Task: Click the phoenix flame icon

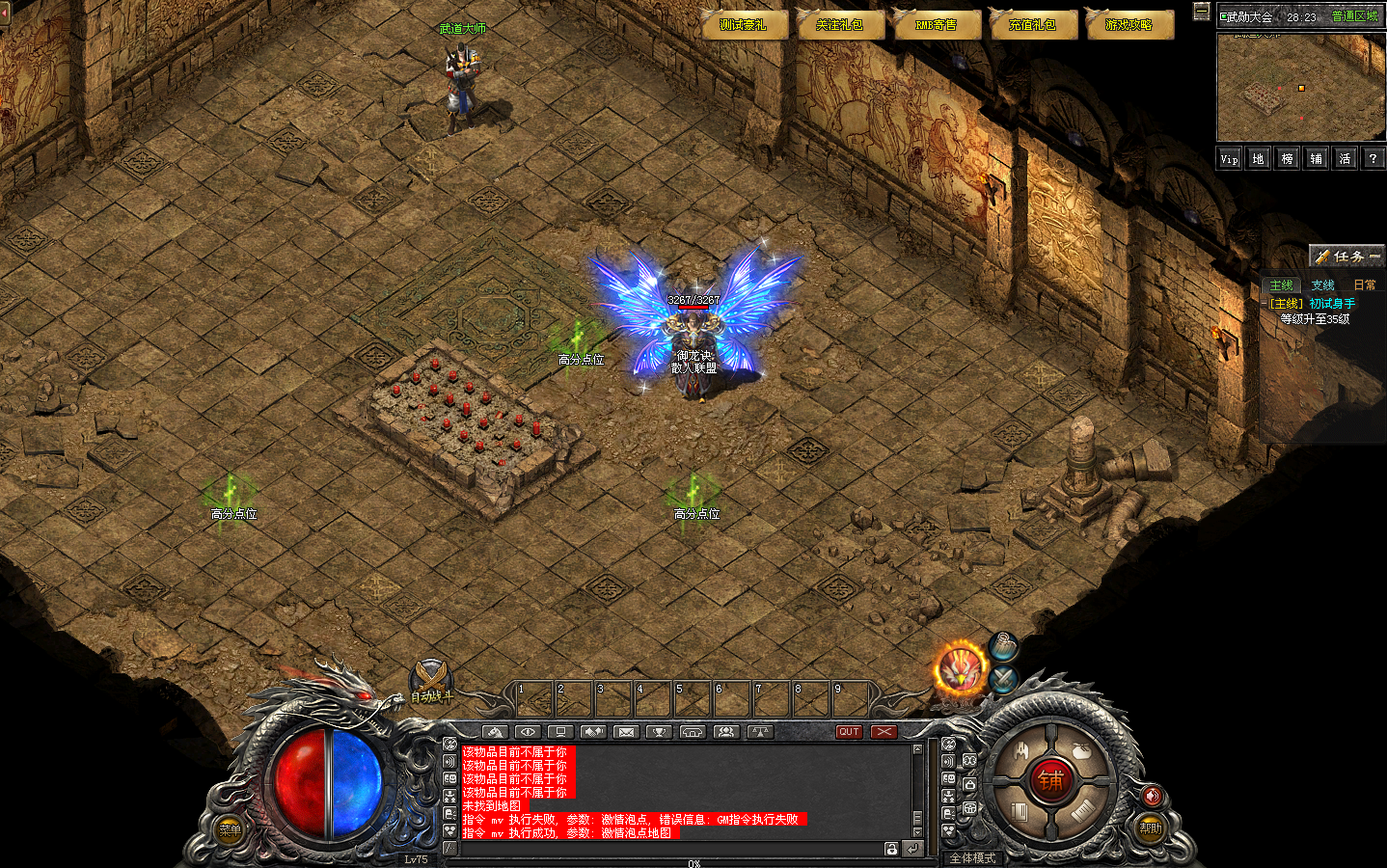Action: point(961,668)
